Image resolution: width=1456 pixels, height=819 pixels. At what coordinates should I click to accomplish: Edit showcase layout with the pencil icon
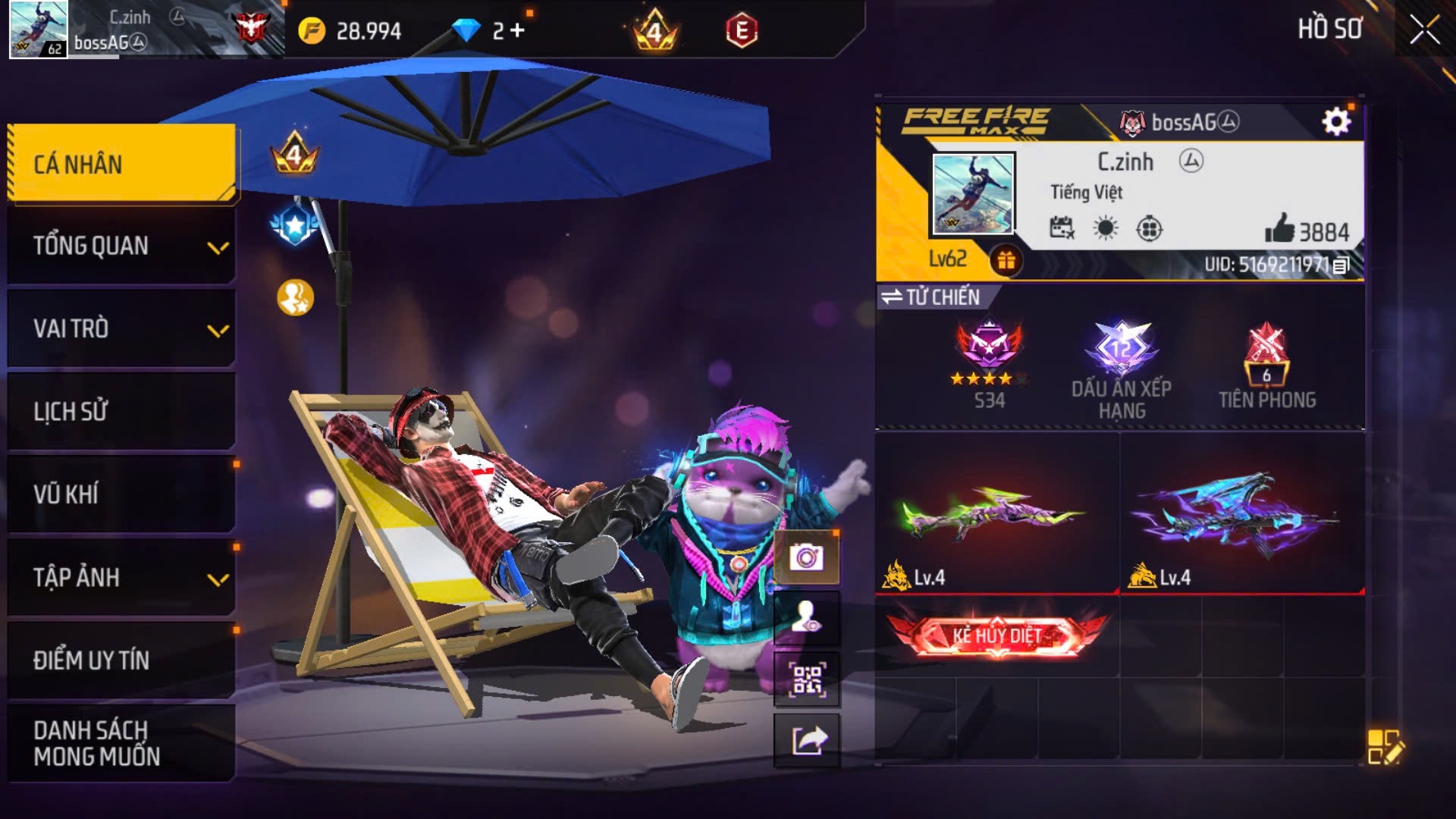pos(1385,747)
